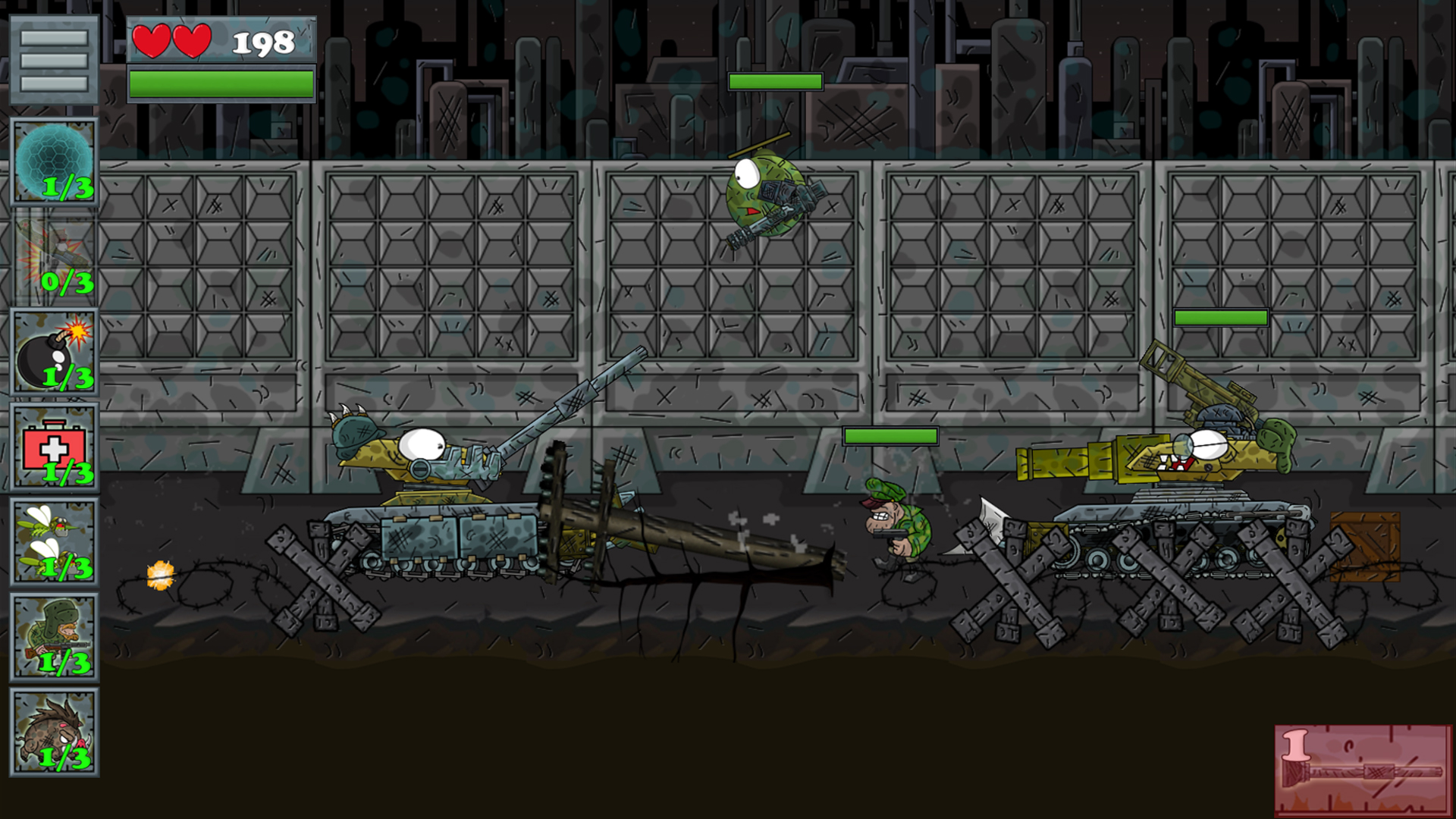
Task: Call the soldier reinforcement ability
Action: click(x=54, y=637)
